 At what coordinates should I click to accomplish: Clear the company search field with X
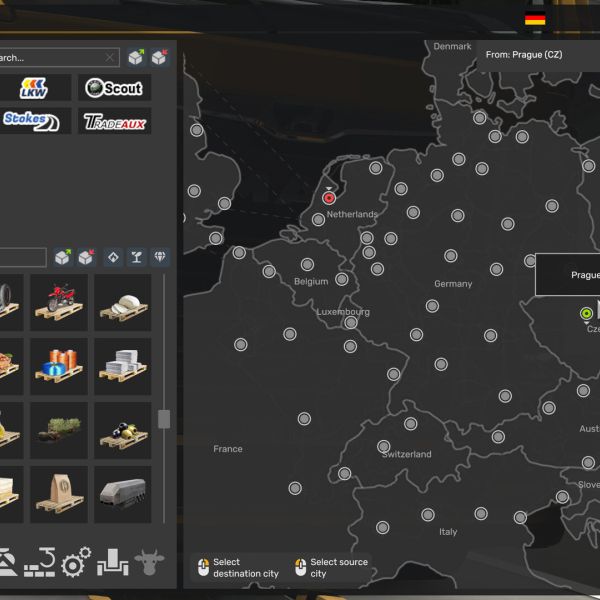tap(110, 58)
